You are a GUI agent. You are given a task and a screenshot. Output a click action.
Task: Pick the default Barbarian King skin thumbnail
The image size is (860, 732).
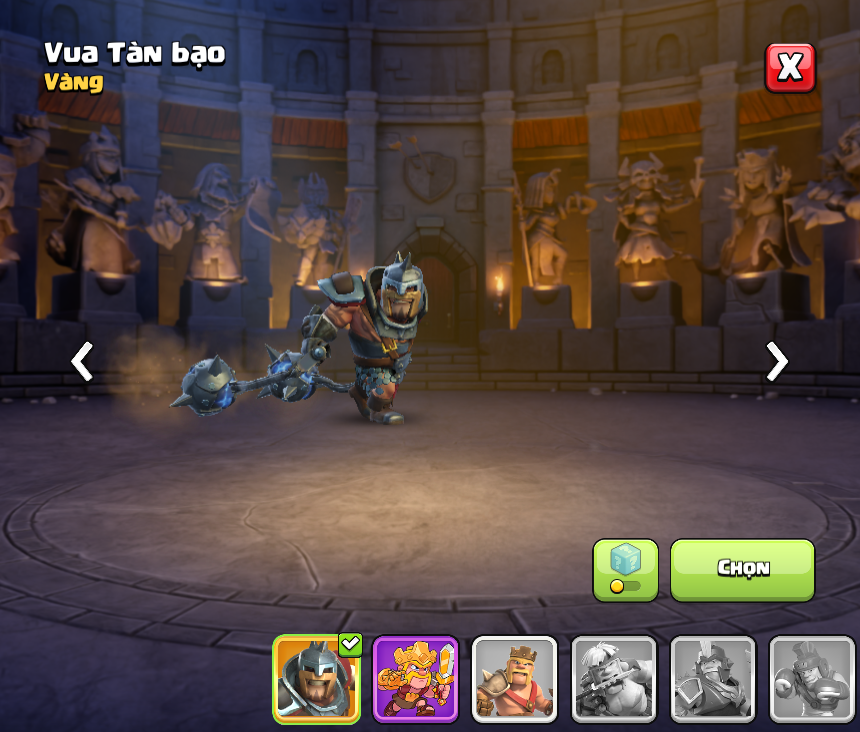514,680
